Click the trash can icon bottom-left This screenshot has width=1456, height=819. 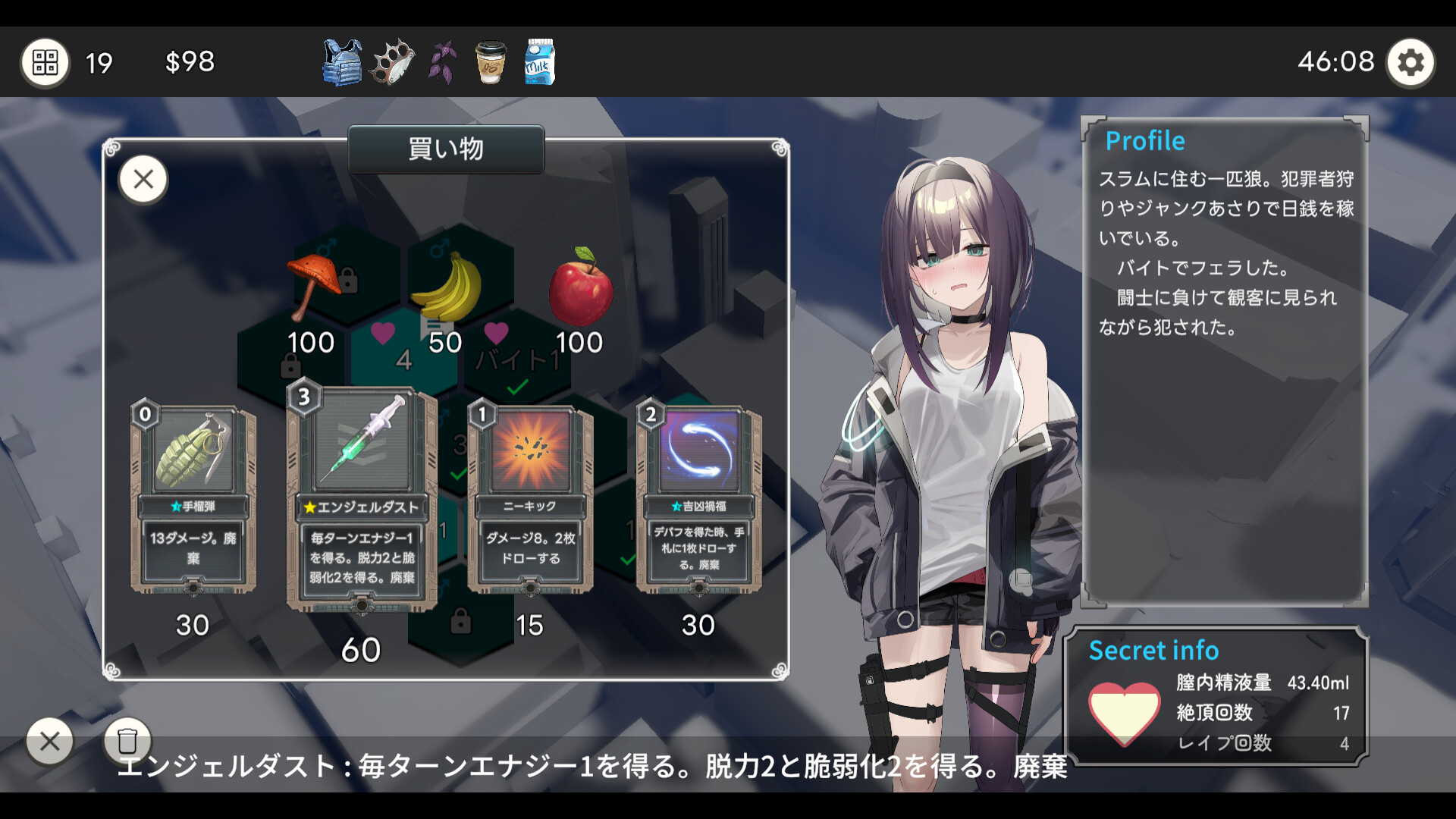pos(126,741)
